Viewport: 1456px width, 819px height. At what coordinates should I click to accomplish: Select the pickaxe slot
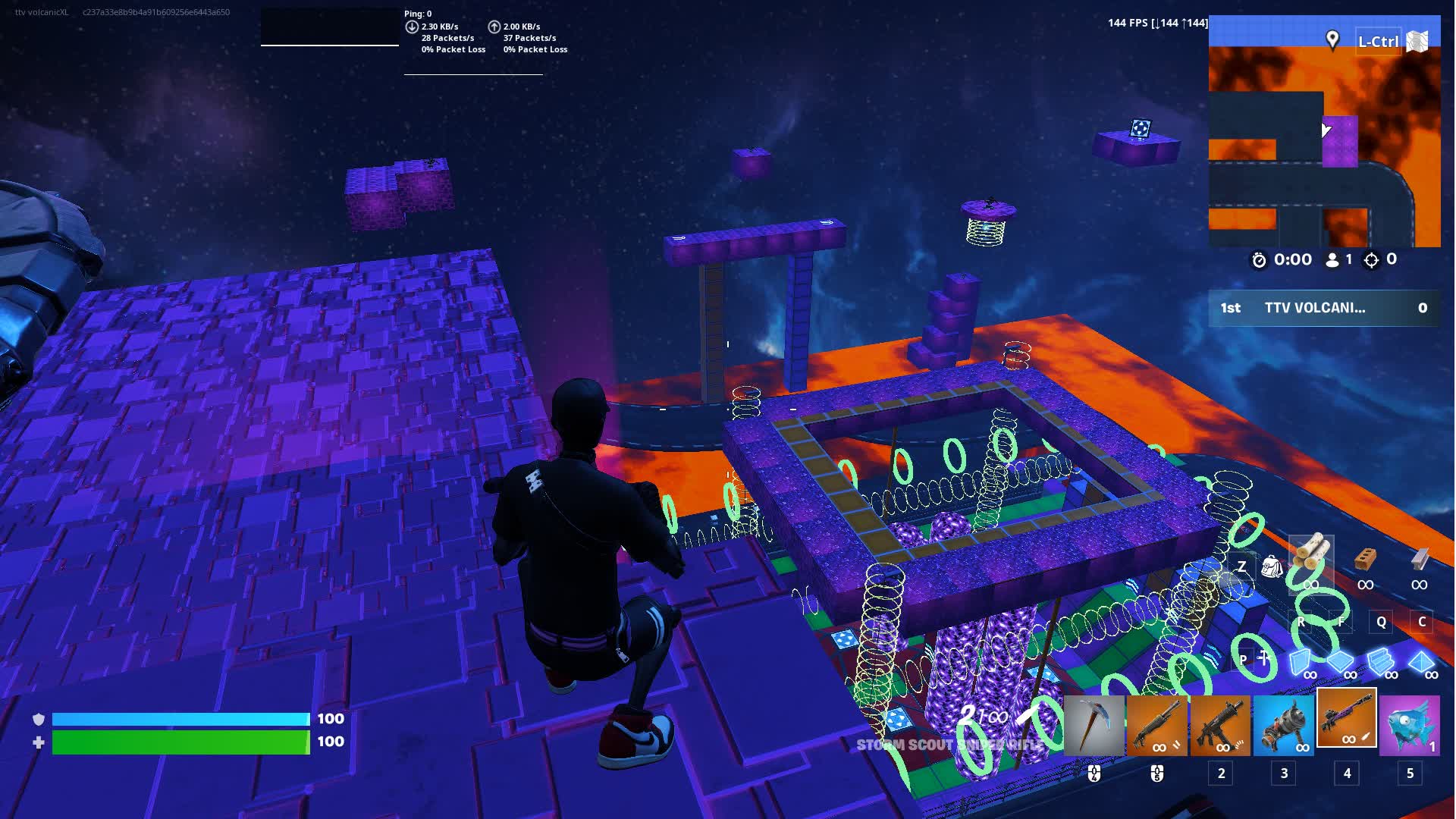pyautogui.click(x=1094, y=726)
